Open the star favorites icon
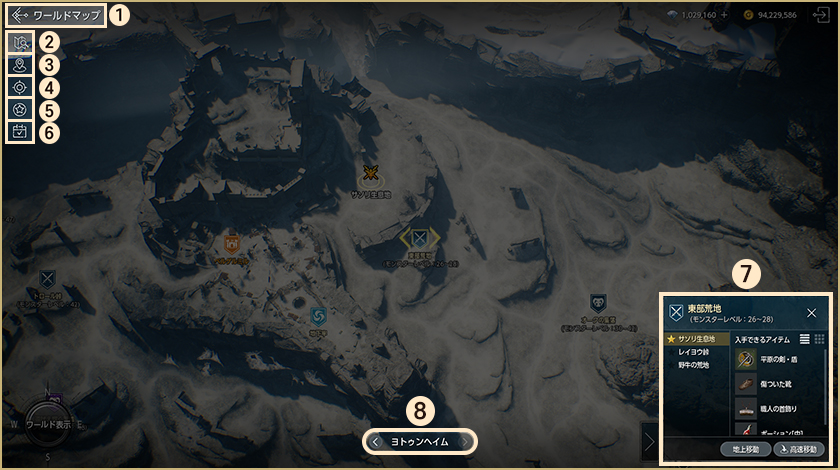This screenshot has width=840, height=470. (19, 108)
